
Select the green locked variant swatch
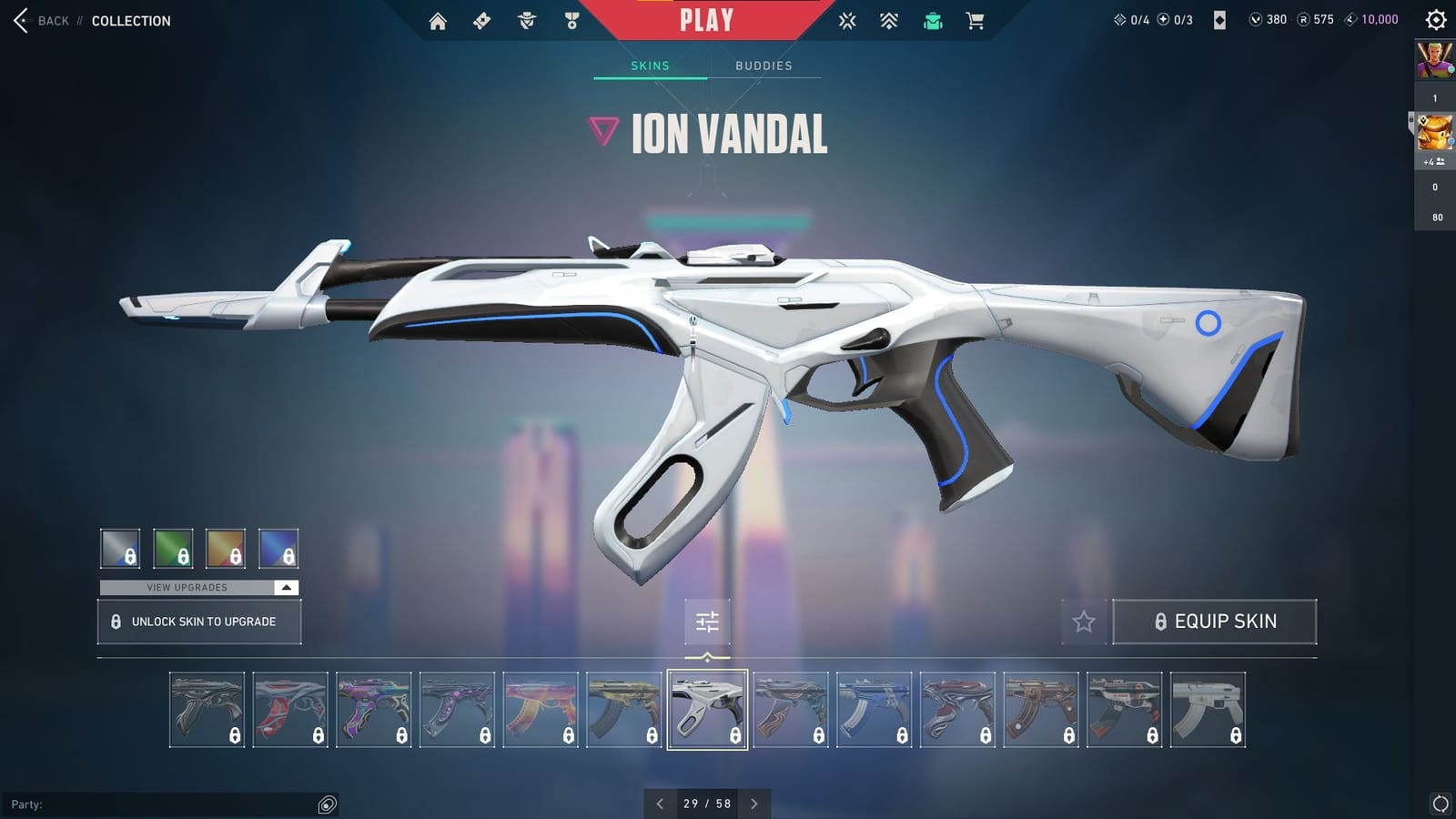[x=174, y=548]
